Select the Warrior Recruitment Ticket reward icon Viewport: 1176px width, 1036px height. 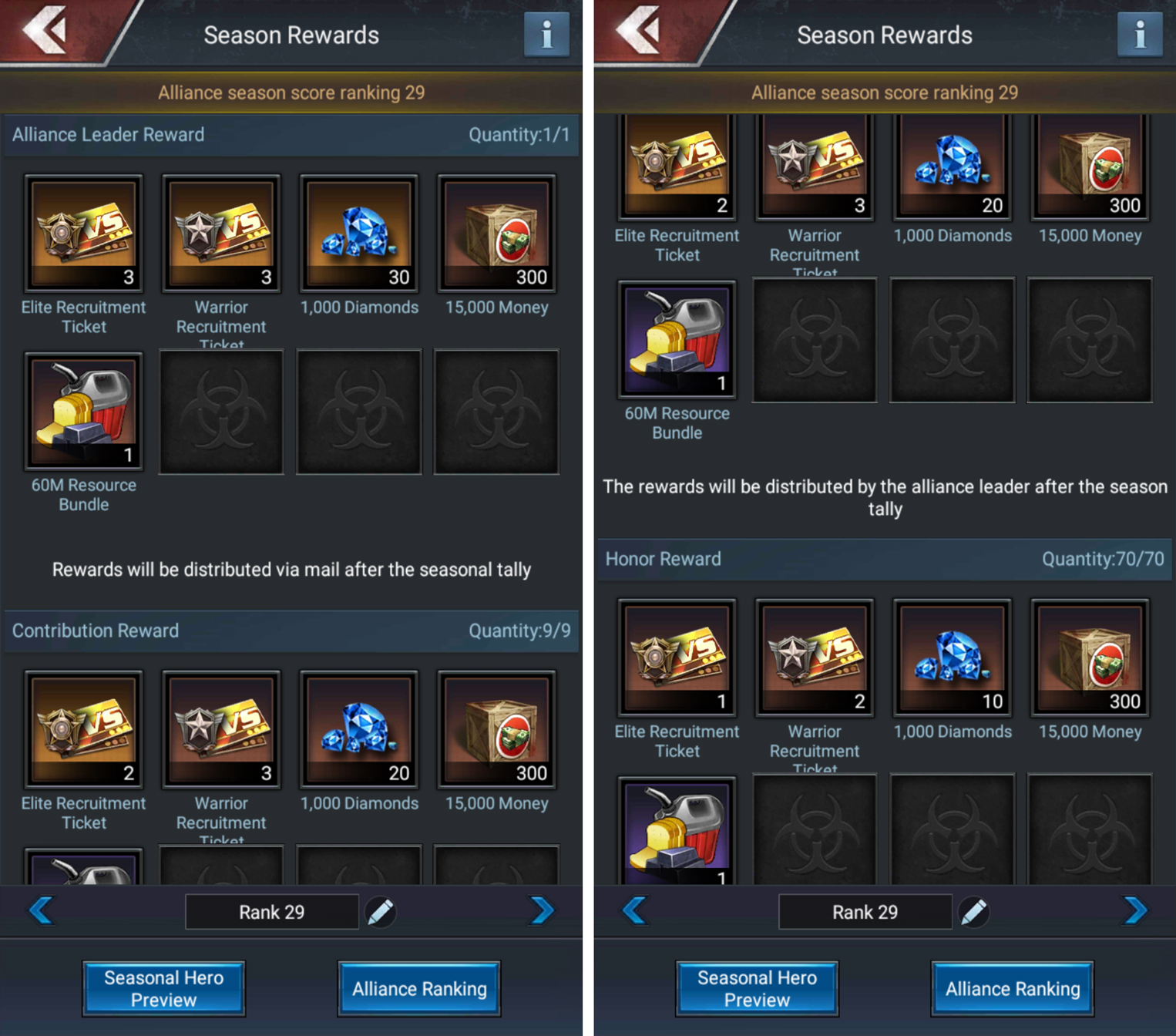point(221,233)
